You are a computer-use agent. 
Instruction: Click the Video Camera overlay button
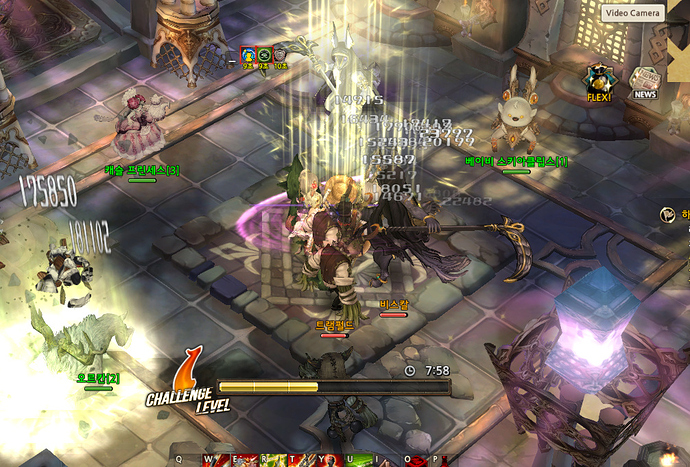point(631,13)
